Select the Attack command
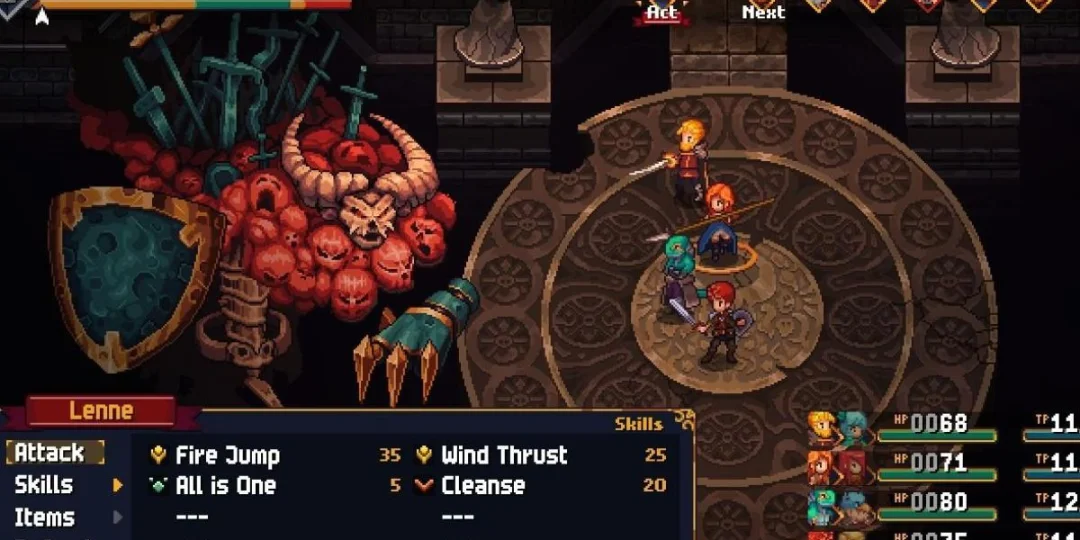1080x540 pixels. pos(50,453)
